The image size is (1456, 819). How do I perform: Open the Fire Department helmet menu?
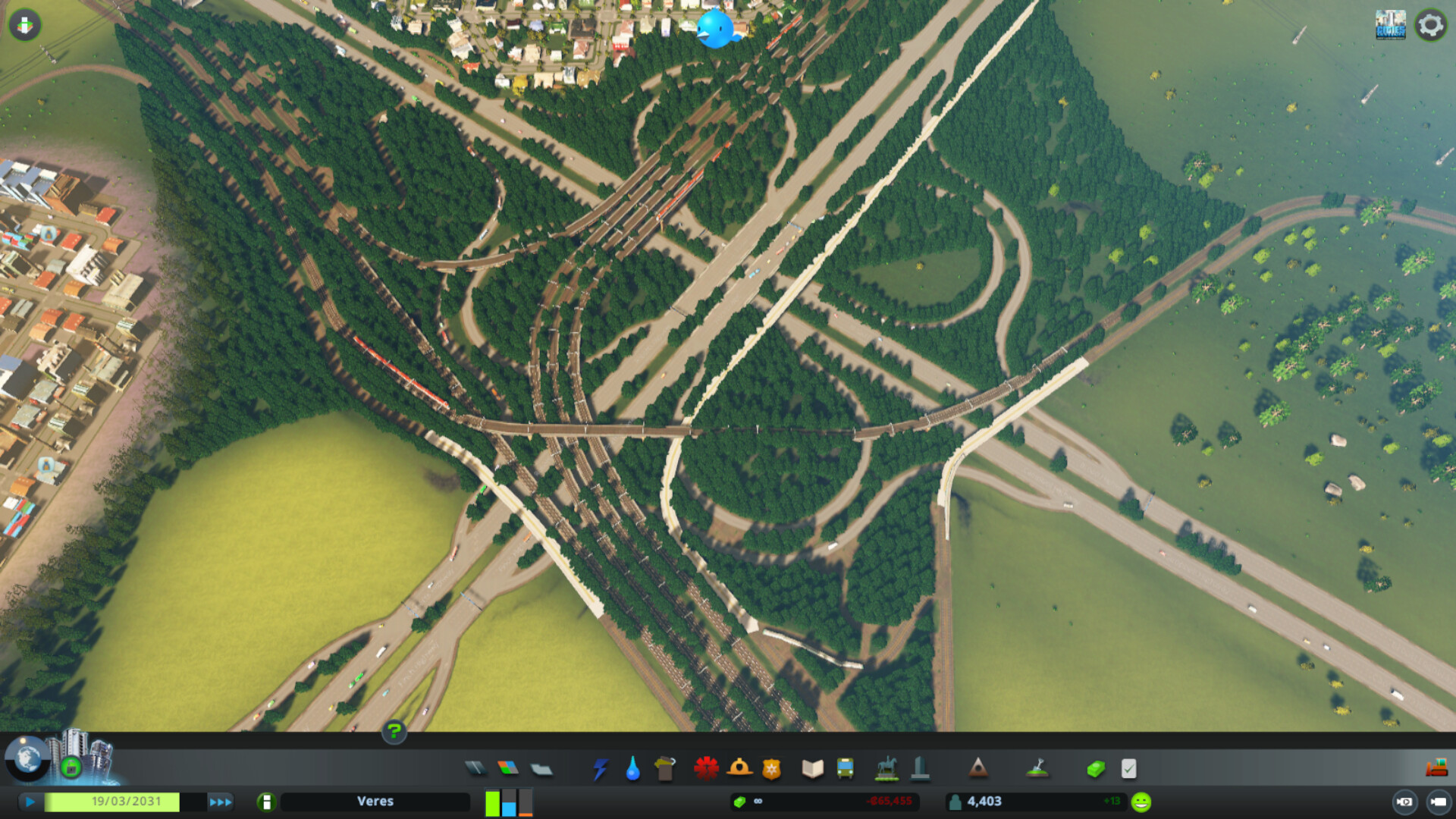click(739, 769)
